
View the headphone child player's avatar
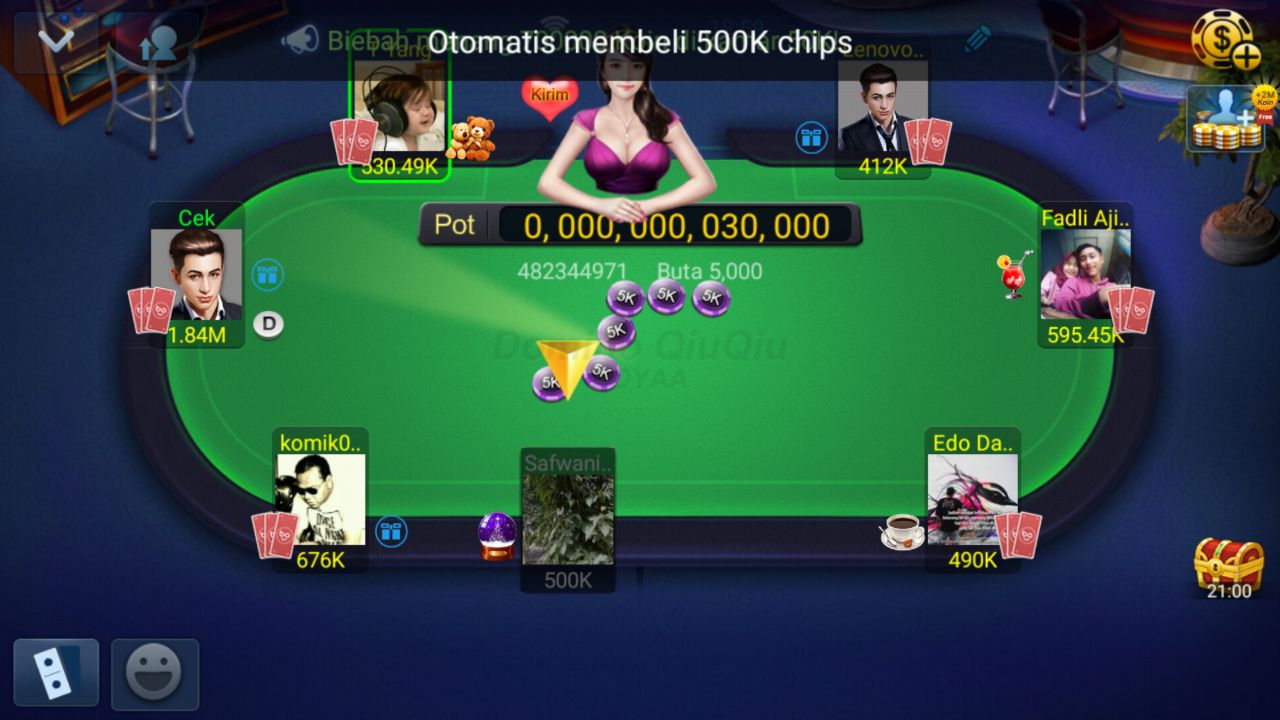tap(400, 107)
